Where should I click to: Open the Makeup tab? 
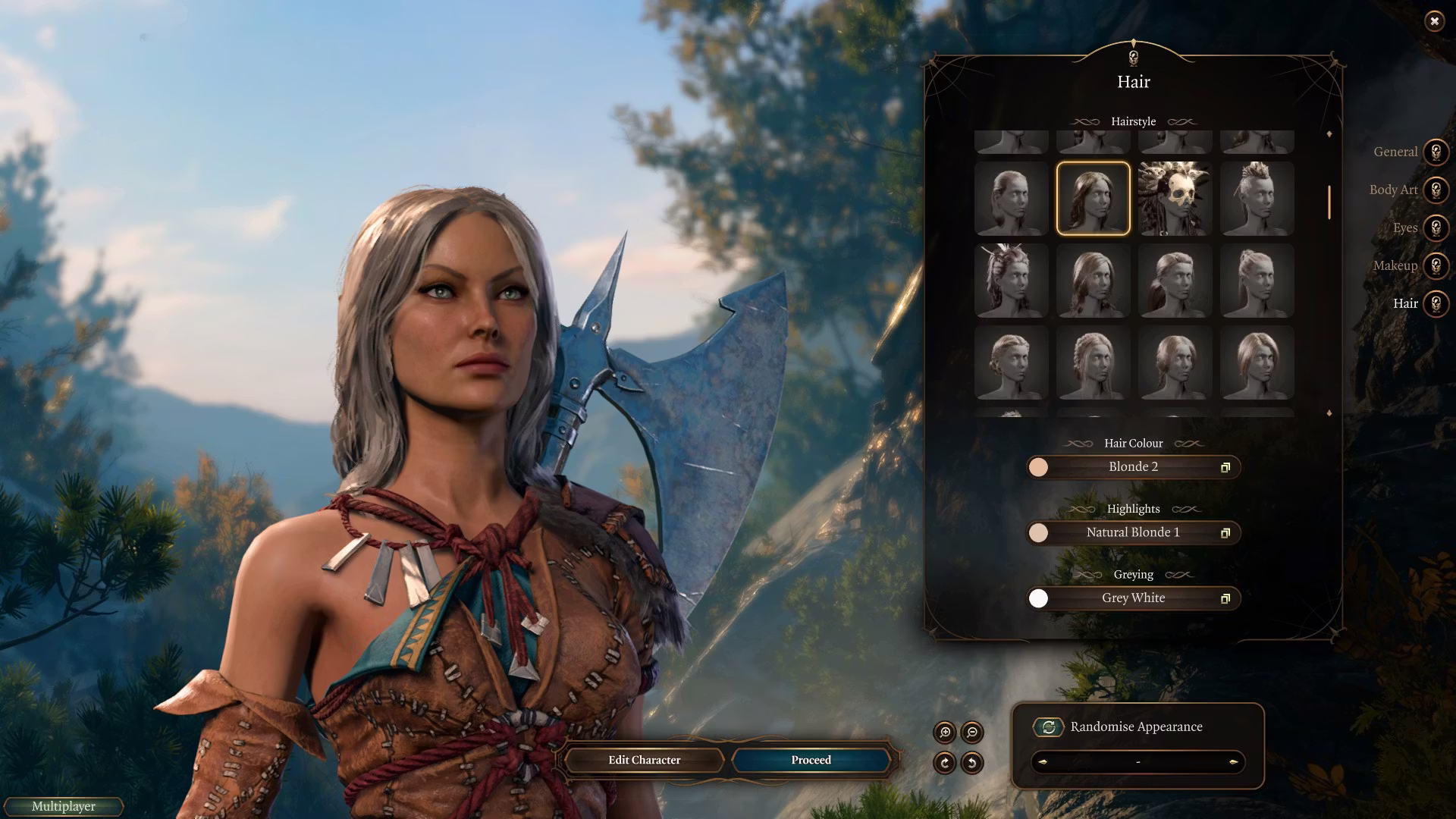click(1436, 266)
